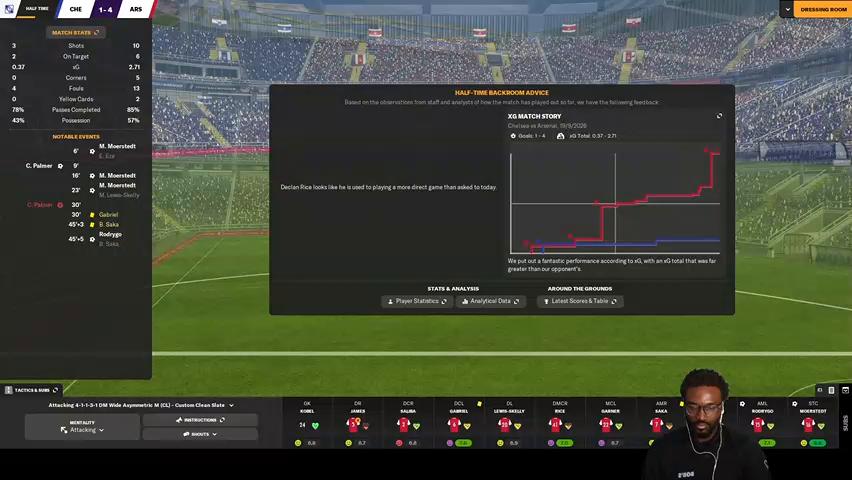Open the Match Stats panel
852x480 pixels.
(x=76, y=32)
